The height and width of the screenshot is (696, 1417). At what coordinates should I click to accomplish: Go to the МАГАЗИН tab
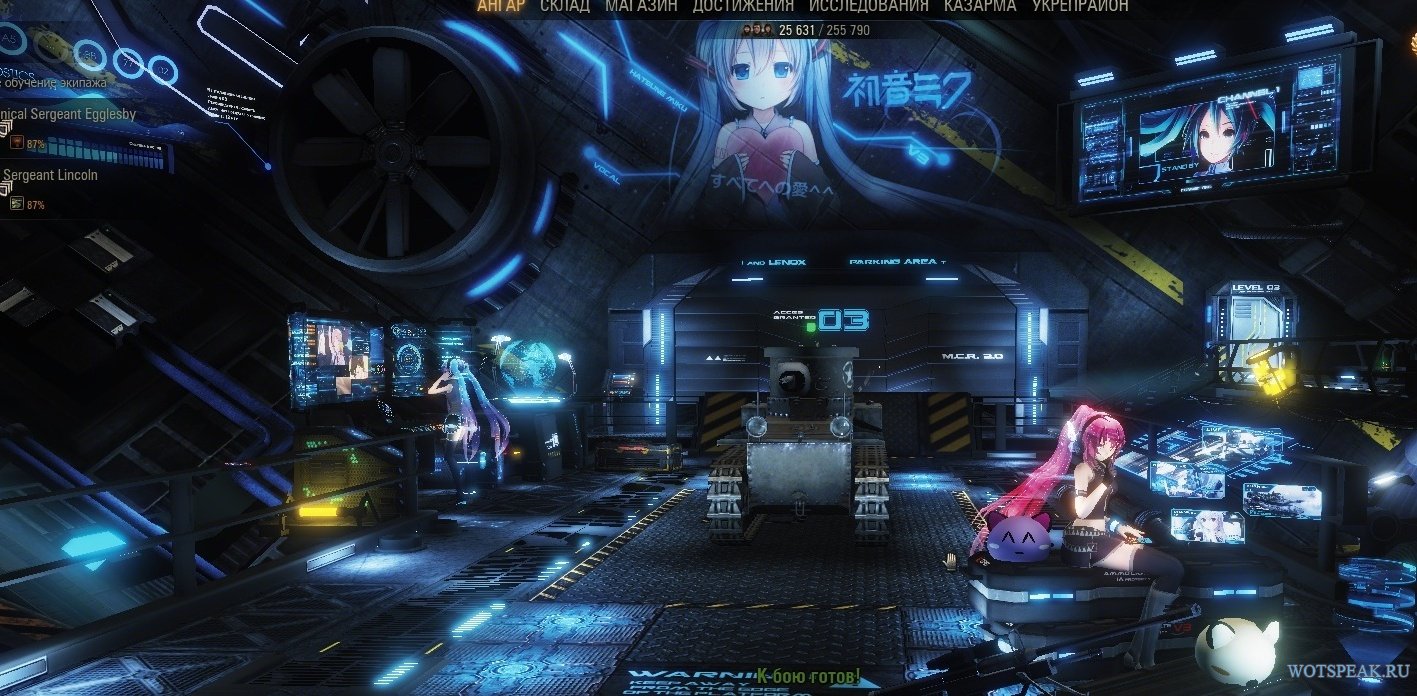[x=641, y=6]
